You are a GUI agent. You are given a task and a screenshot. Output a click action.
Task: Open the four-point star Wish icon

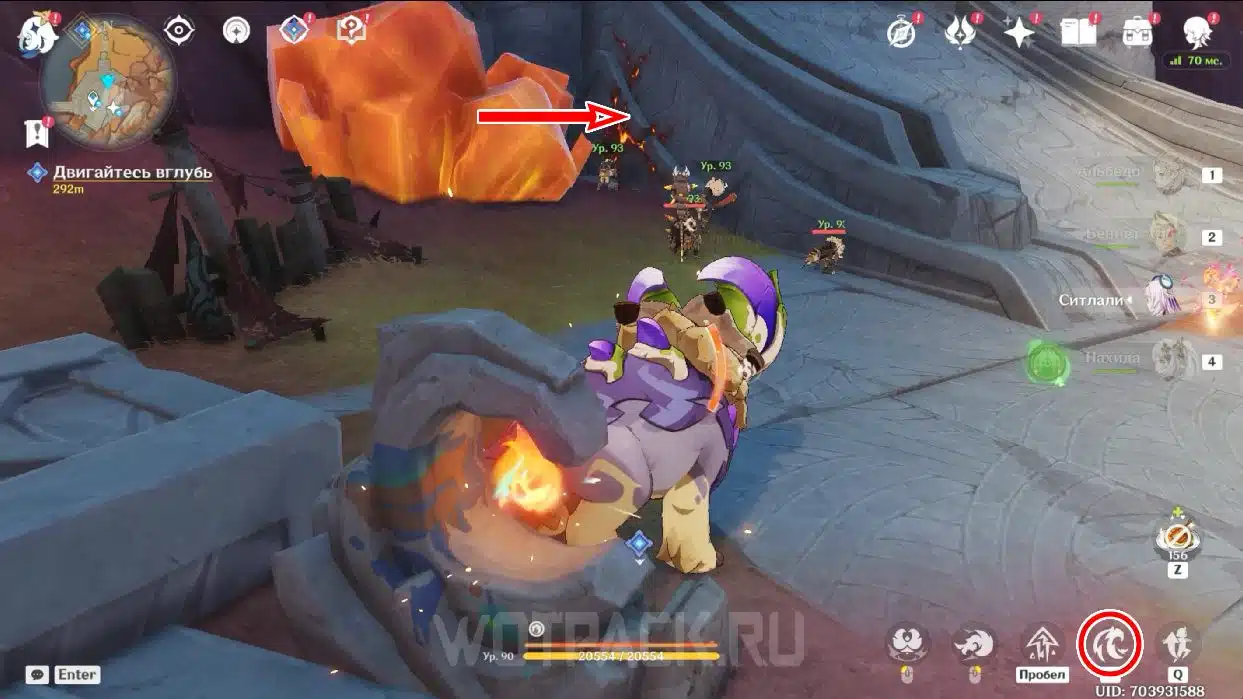[x=1019, y=32]
